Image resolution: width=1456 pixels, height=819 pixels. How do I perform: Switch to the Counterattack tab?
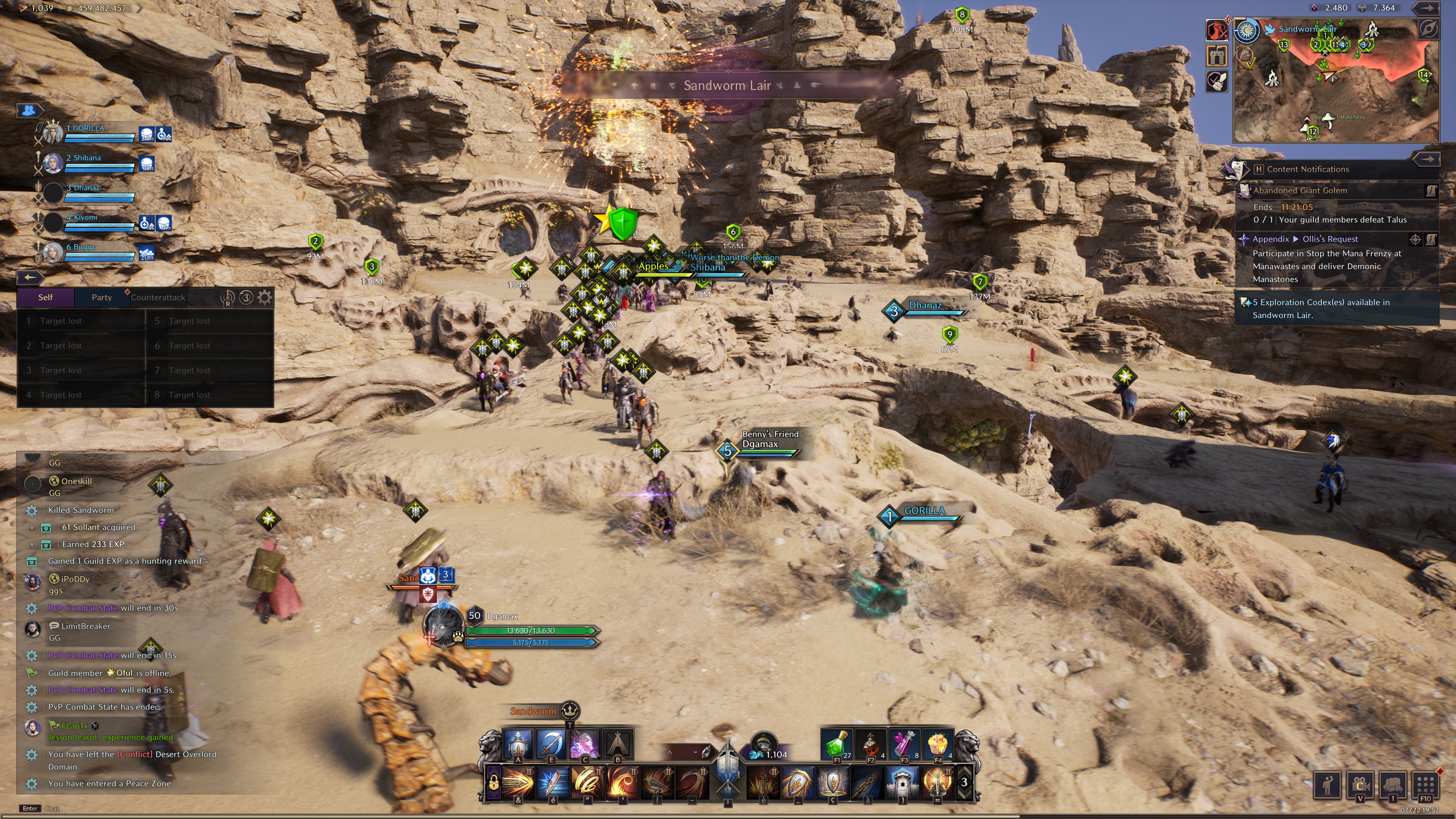tap(158, 297)
